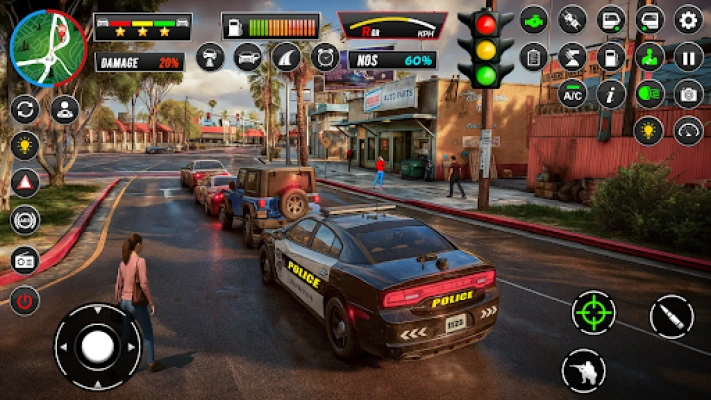The image size is (711, 400).
Task: Open the fuel pump icon
Action: [611, 56]
